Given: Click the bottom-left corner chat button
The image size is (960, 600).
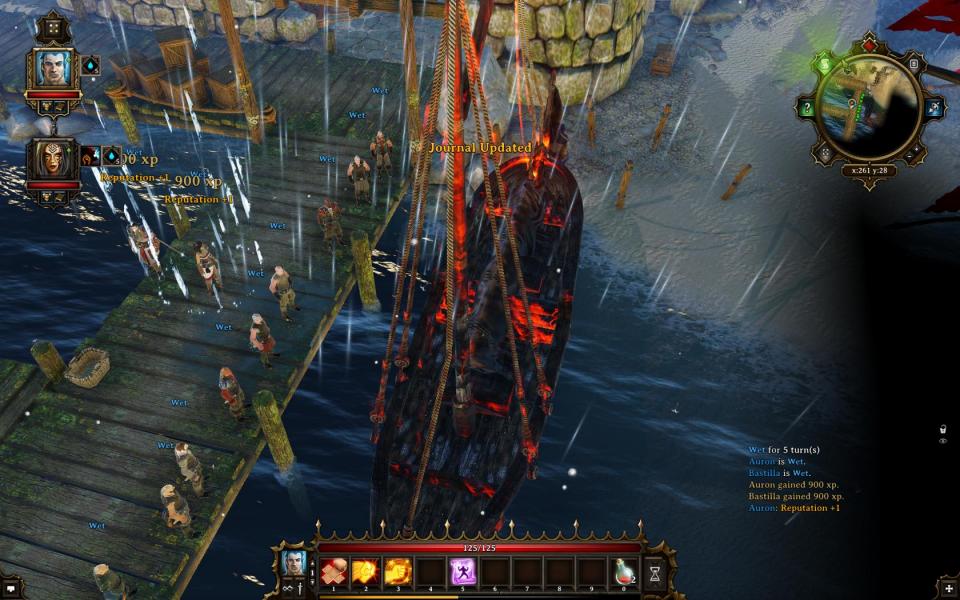Looking at the screenshot, I should (9, 589).
